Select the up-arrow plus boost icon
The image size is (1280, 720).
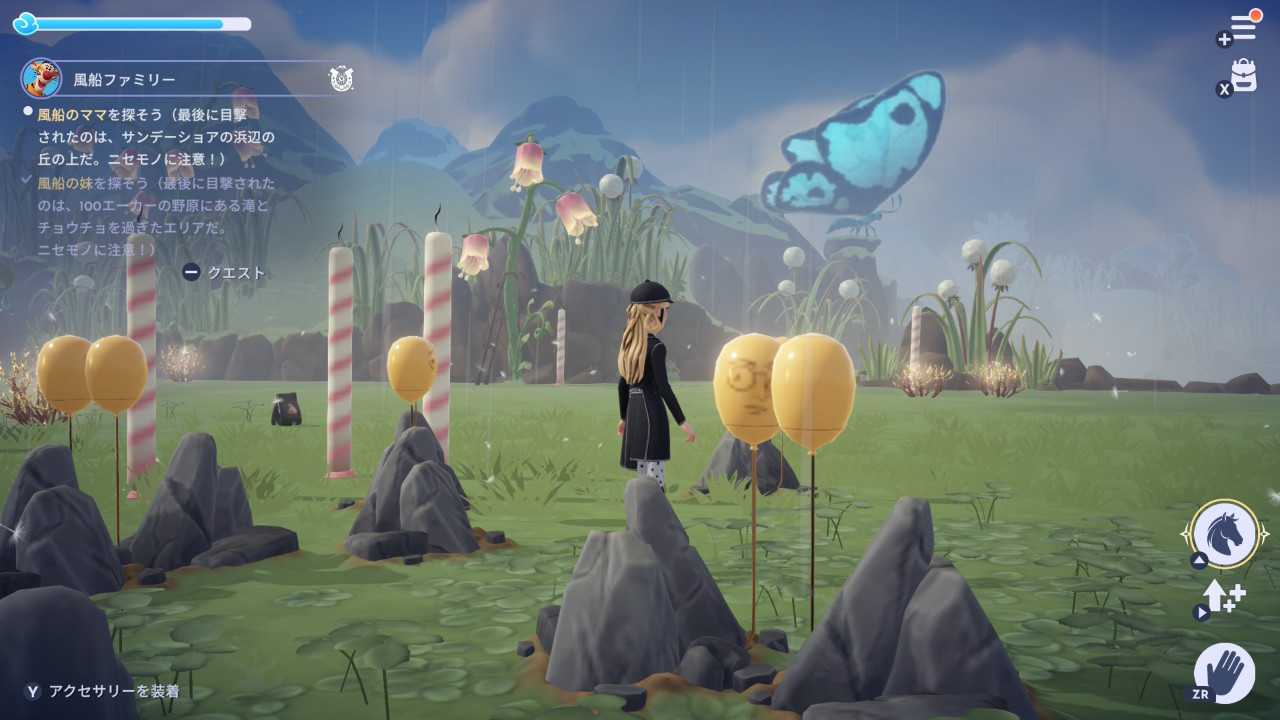point(1224,598)
